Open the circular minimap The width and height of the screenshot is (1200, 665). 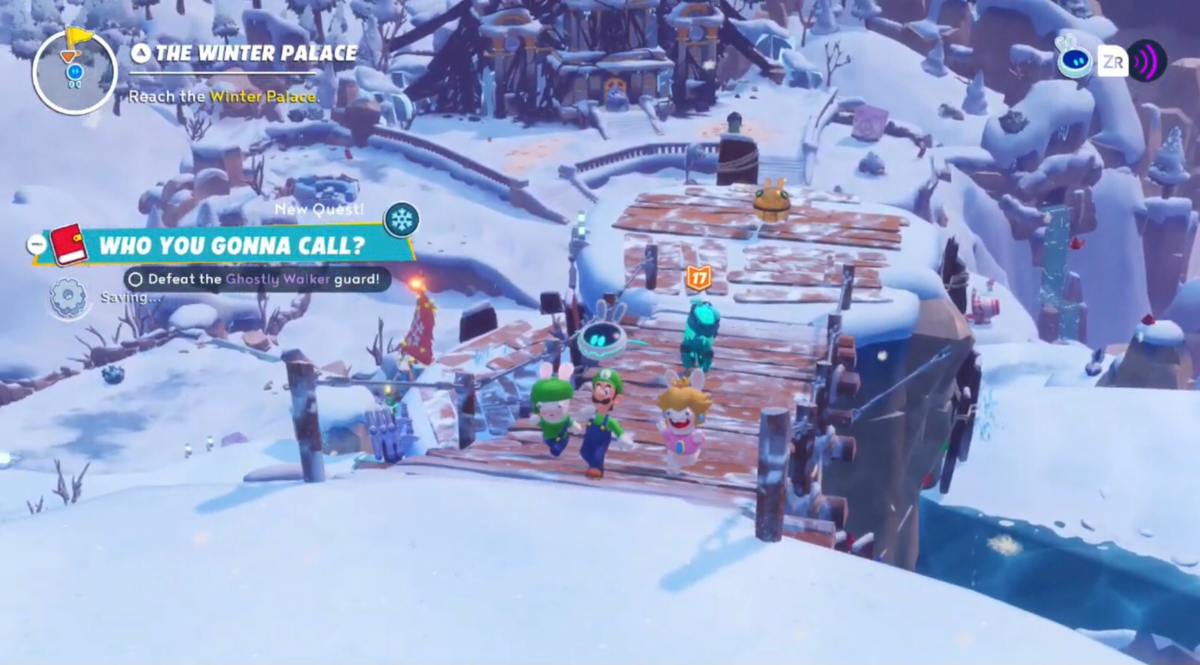[x=75, y=70]
